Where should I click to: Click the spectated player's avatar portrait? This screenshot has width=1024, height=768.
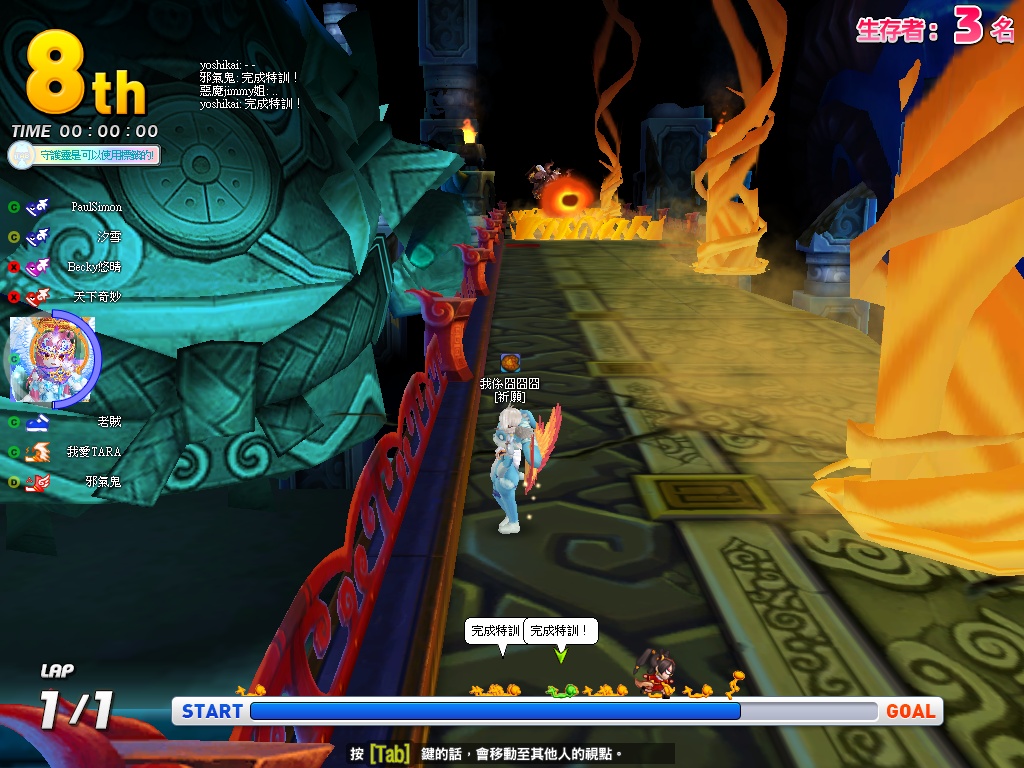[x=50, y=357]
